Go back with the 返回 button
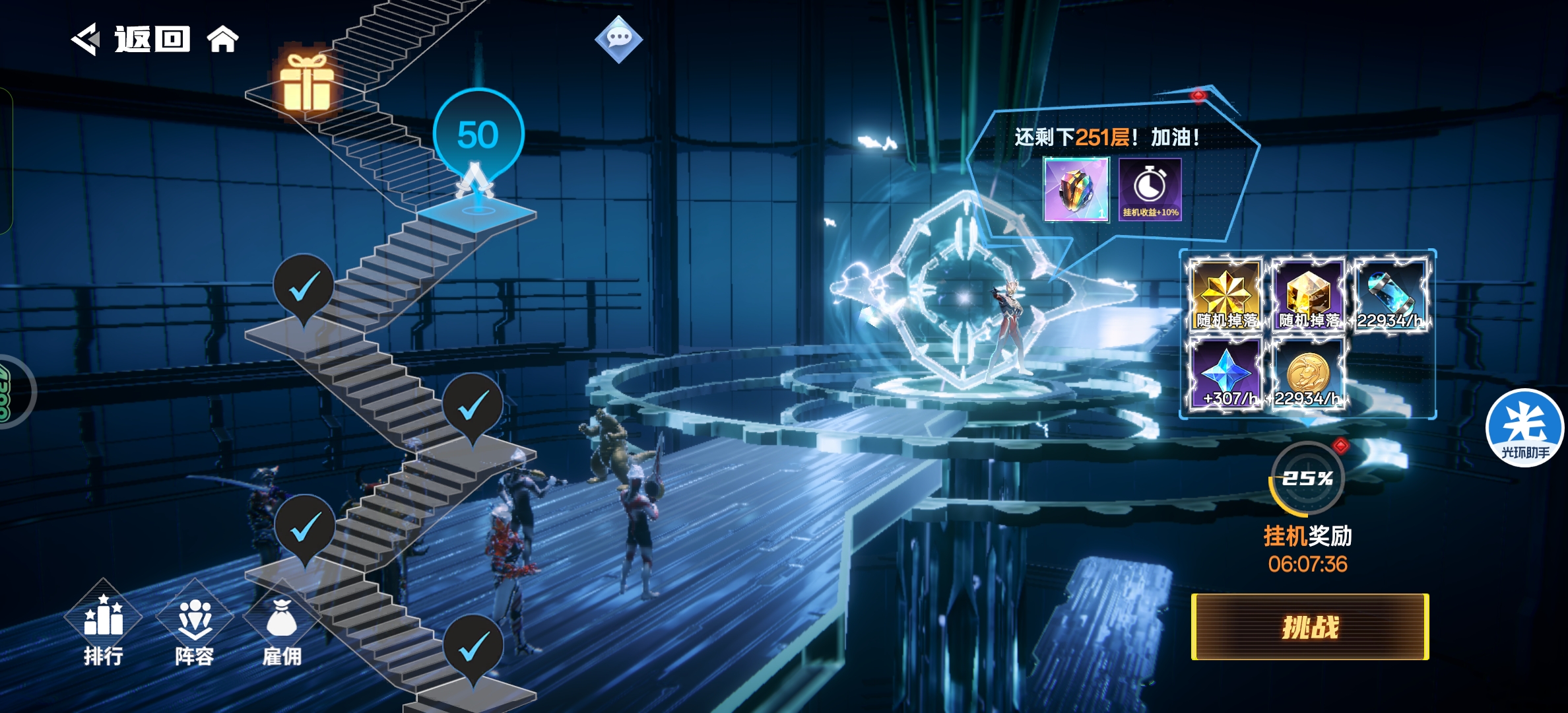1568x713 pixels. (x=132, y=40)
